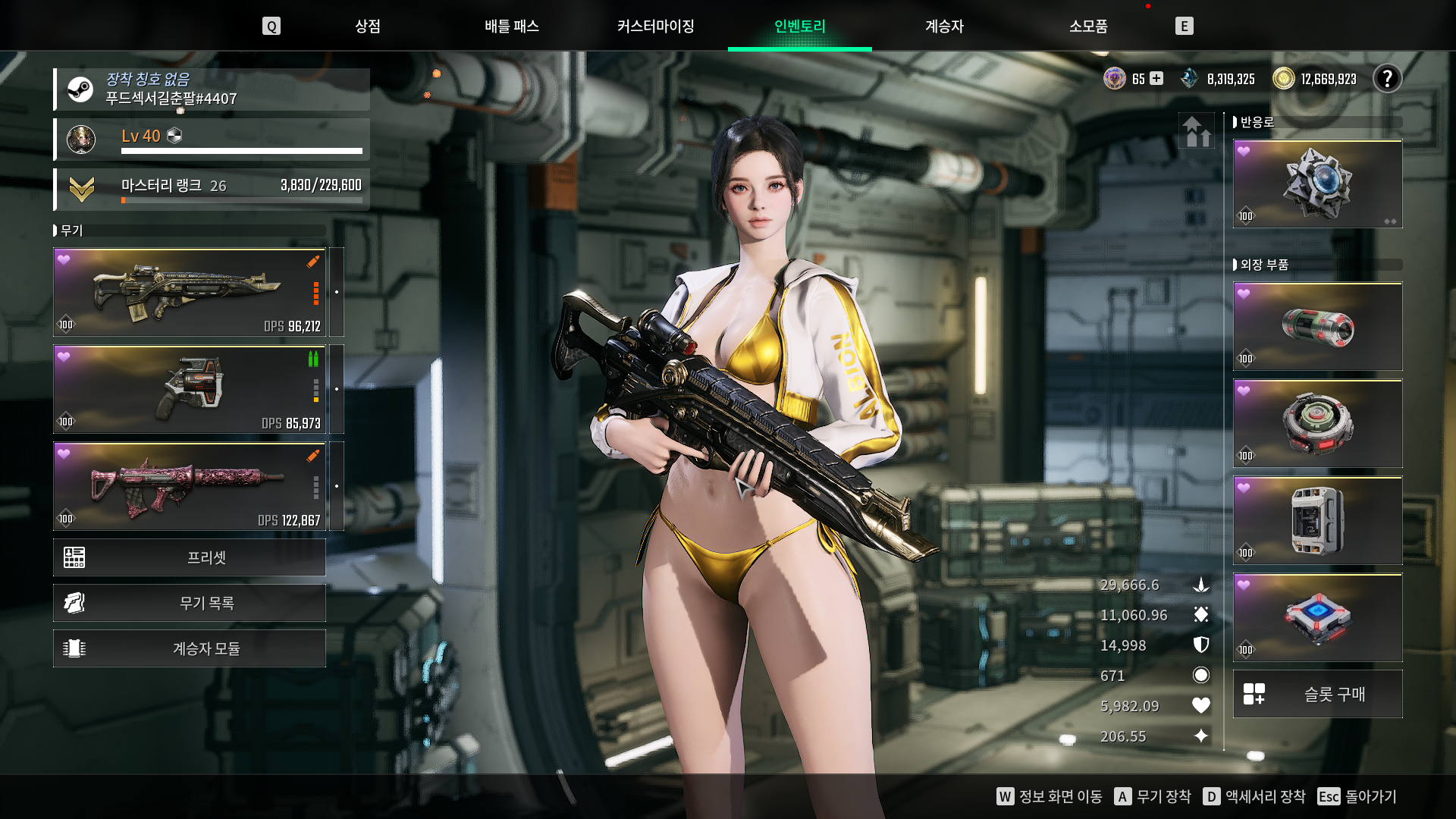Select the equipped reactor slot
Viewport: 1456px width, 819px height.
coord(1317,184)
